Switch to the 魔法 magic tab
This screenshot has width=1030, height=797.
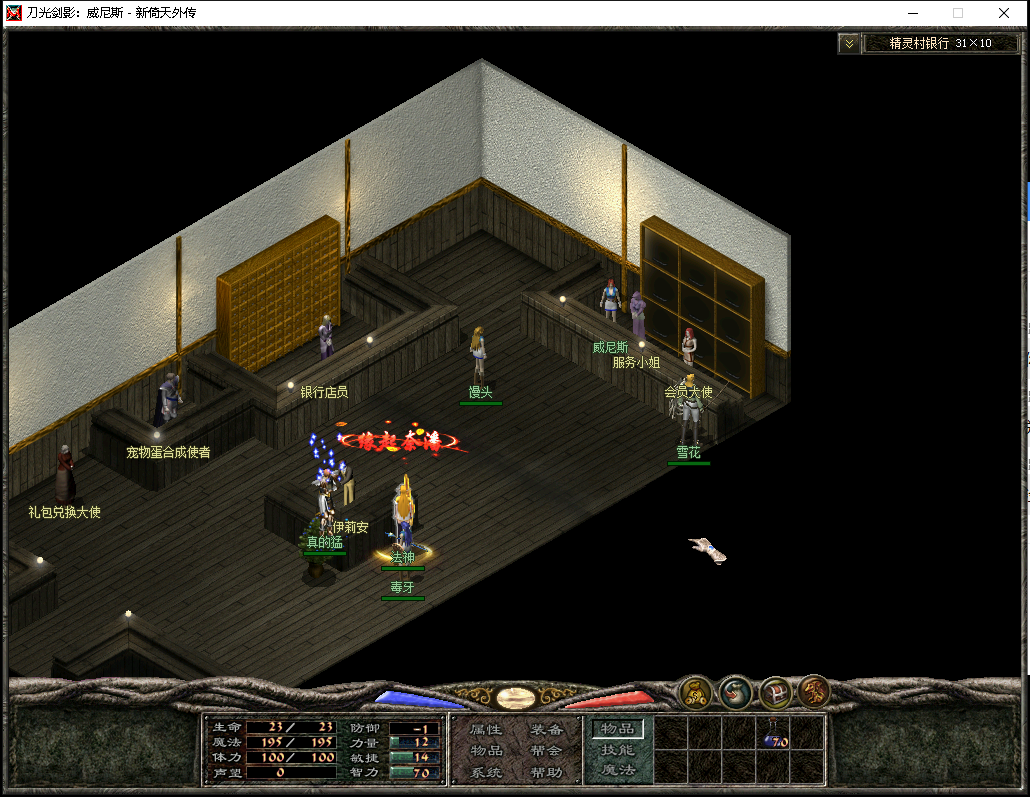coord(617,771)
